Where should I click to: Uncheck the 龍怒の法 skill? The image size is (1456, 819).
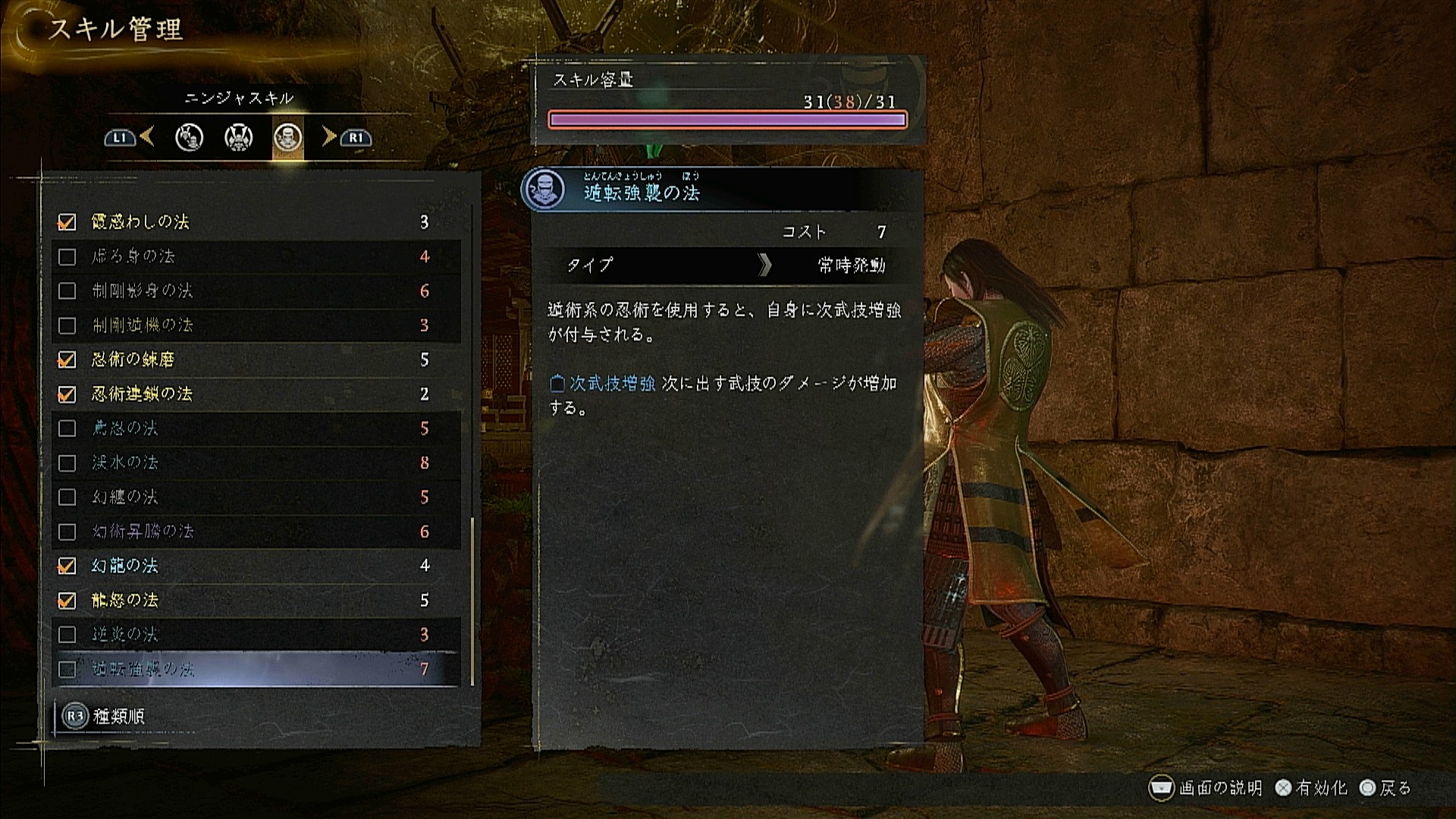pyautogui.click(x=67, y=601)
